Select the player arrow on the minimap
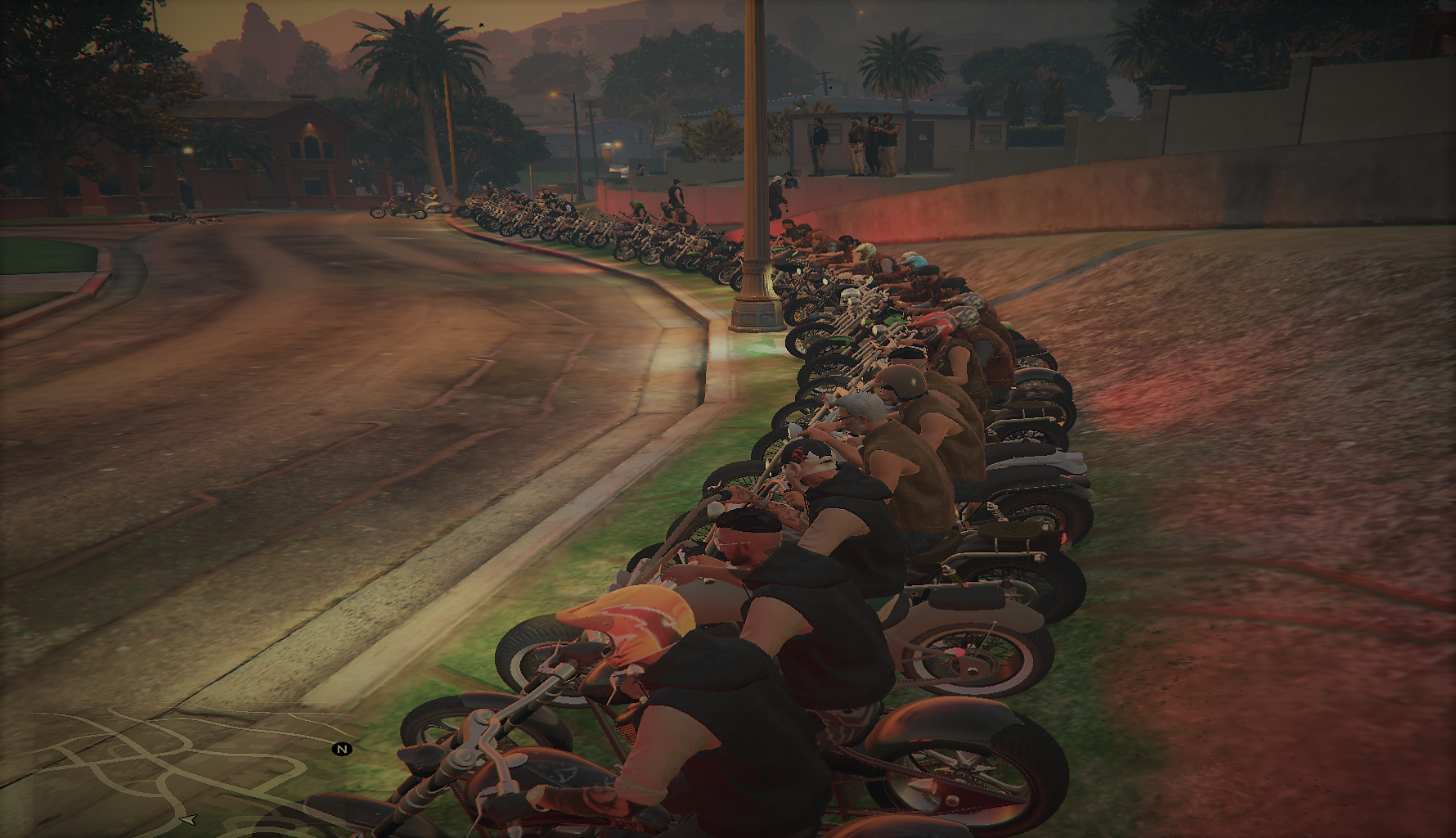This screenshot has height=838, width=1456. tap(188, 819)
